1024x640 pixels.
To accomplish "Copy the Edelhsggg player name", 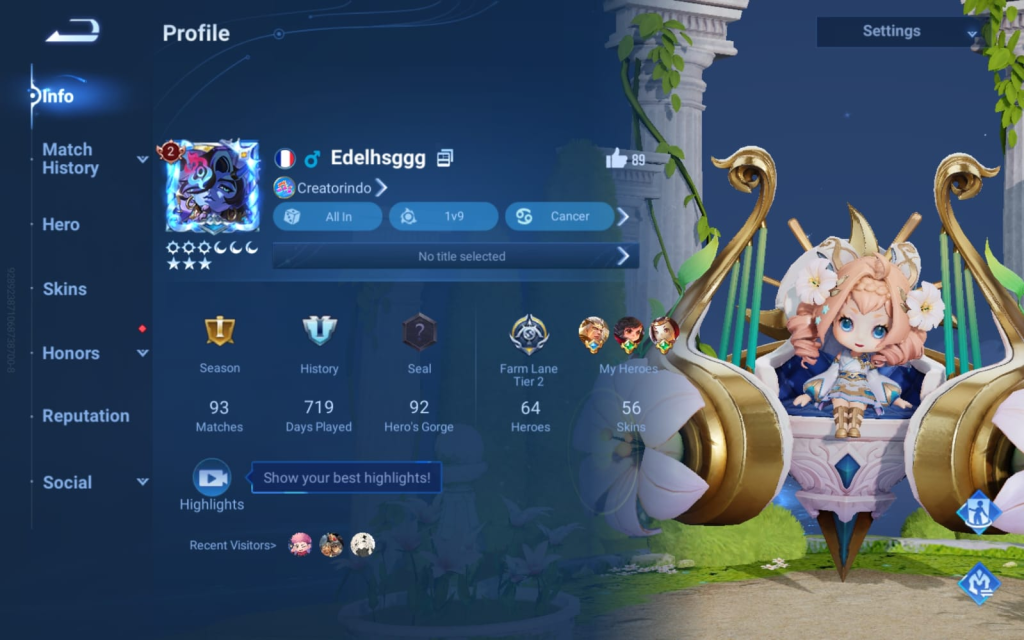I will (446, 158).
